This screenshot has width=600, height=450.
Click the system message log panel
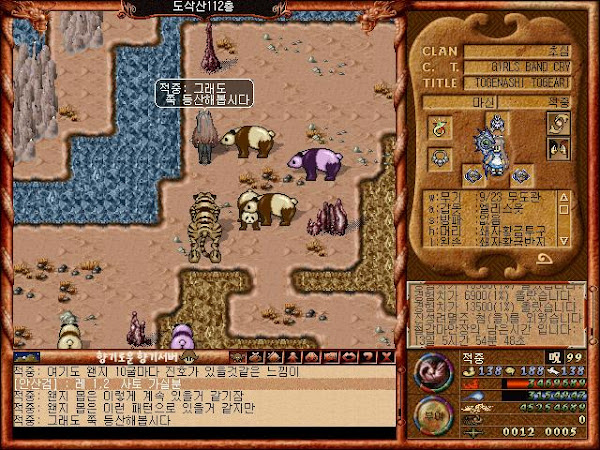tap(494, 313)
